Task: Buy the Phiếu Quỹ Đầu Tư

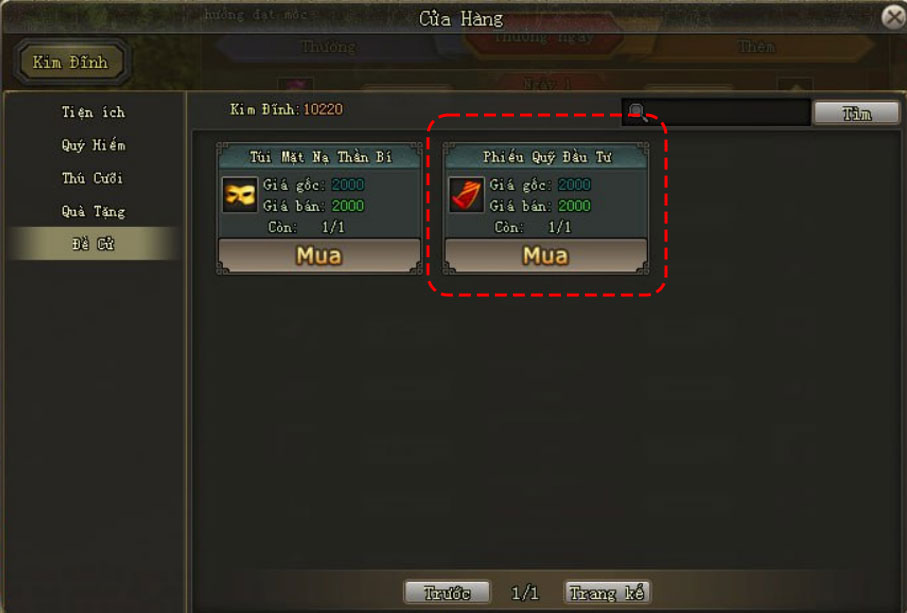Action: tap(545, 255)
